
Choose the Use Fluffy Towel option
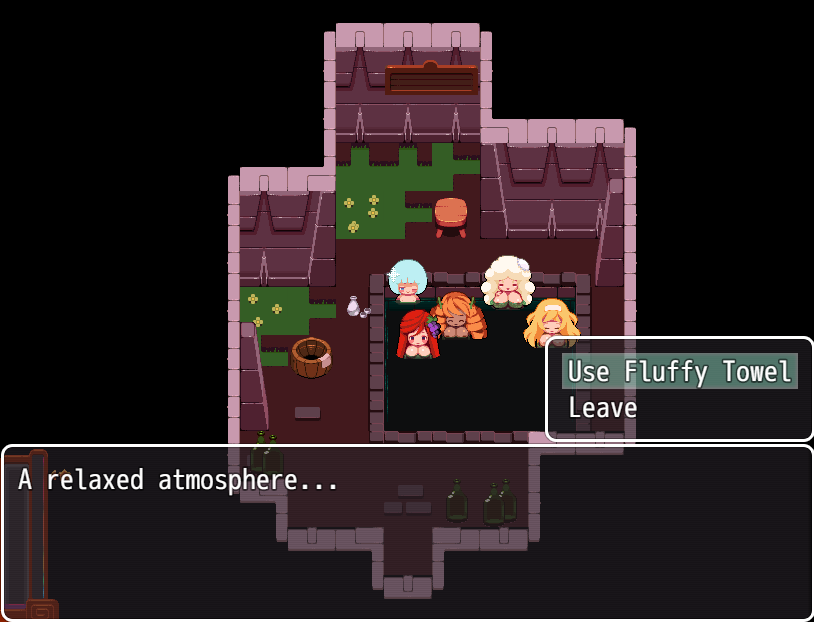[x=679, y=372]
